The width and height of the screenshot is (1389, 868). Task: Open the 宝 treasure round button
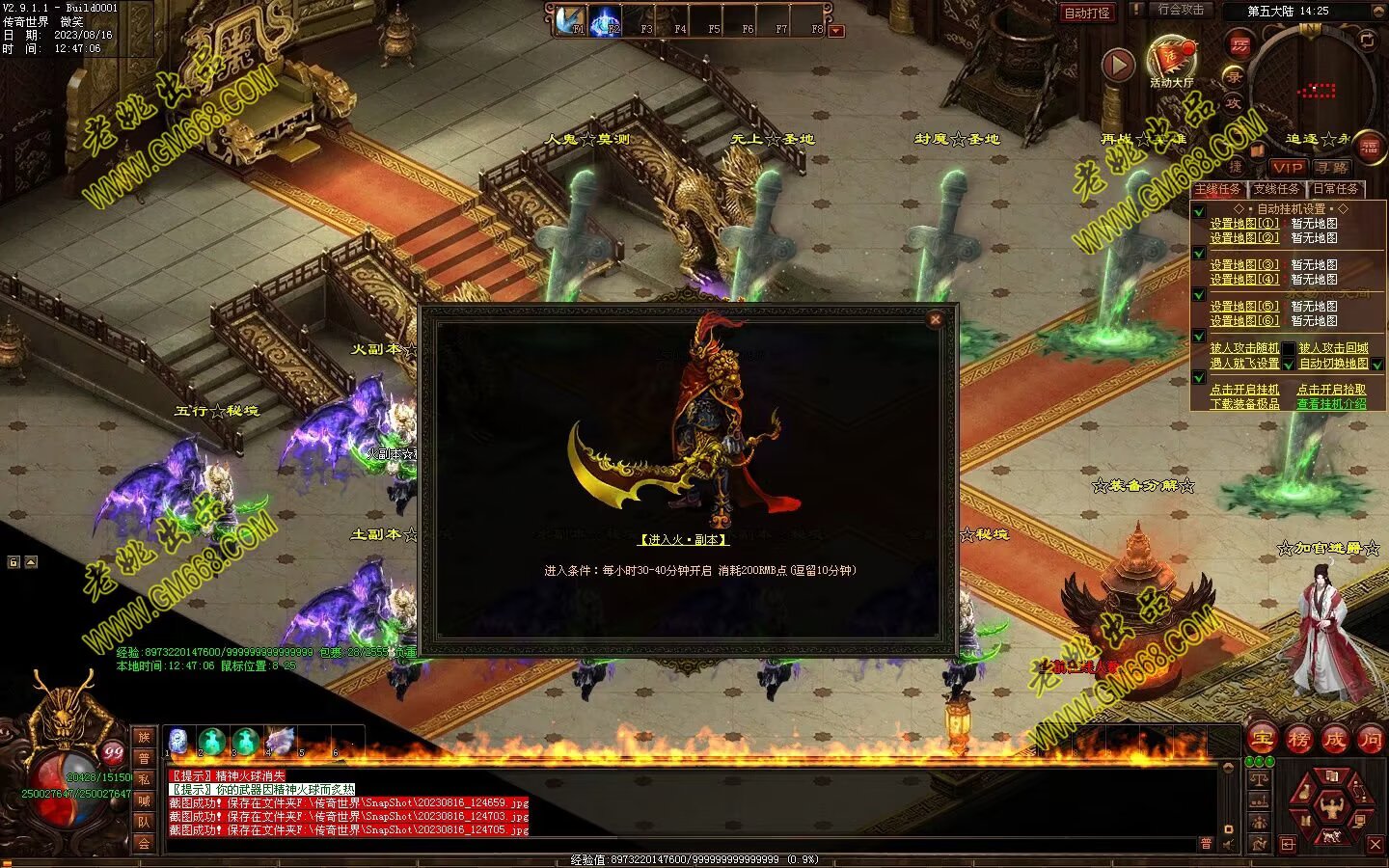click(x=1263, y=740)
